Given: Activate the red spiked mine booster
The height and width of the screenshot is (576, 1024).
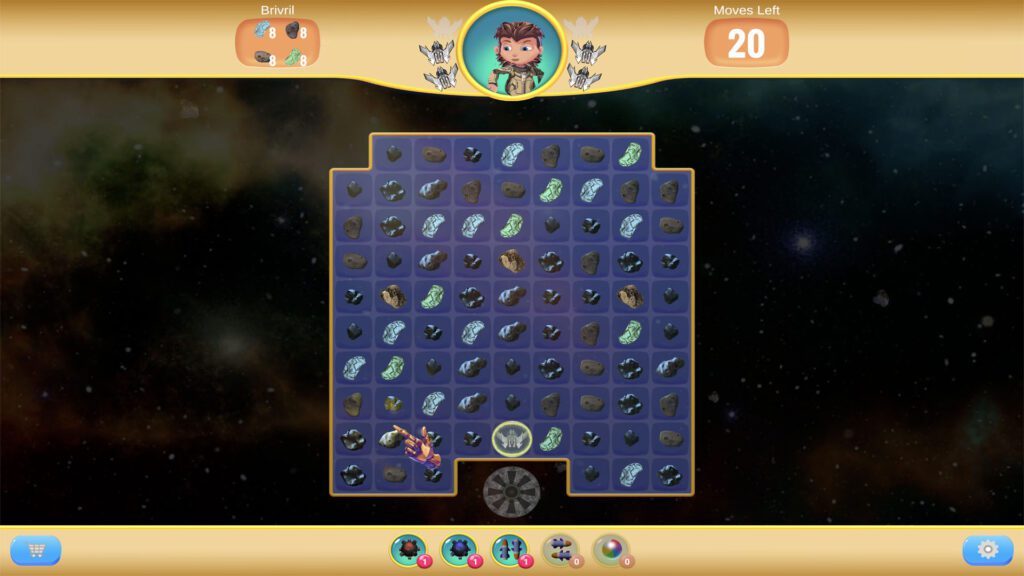Looking at the screenshot, I should pyautogui.click(x=408, y=549).
